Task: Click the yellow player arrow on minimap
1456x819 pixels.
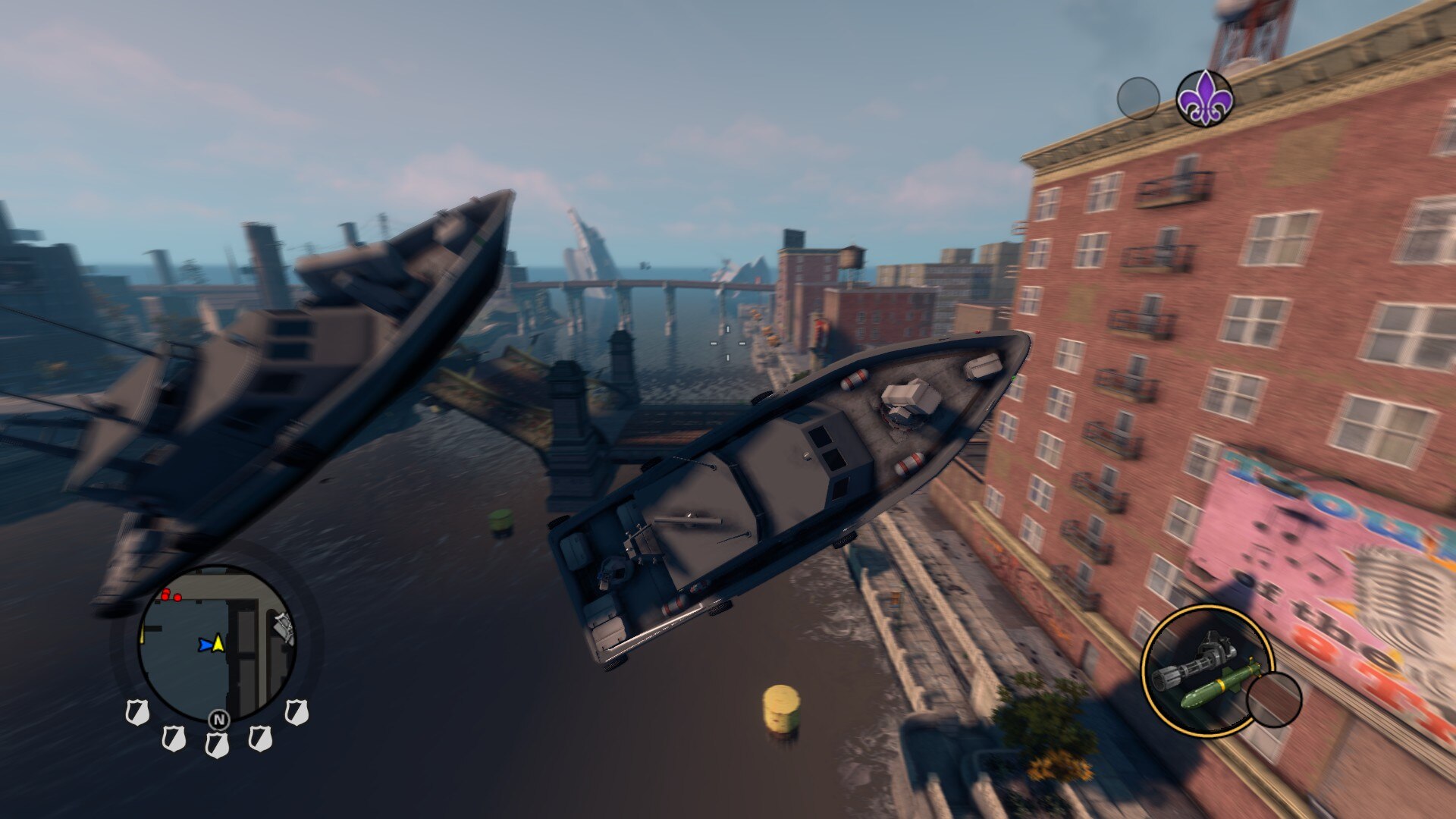Action: [218, 643]
